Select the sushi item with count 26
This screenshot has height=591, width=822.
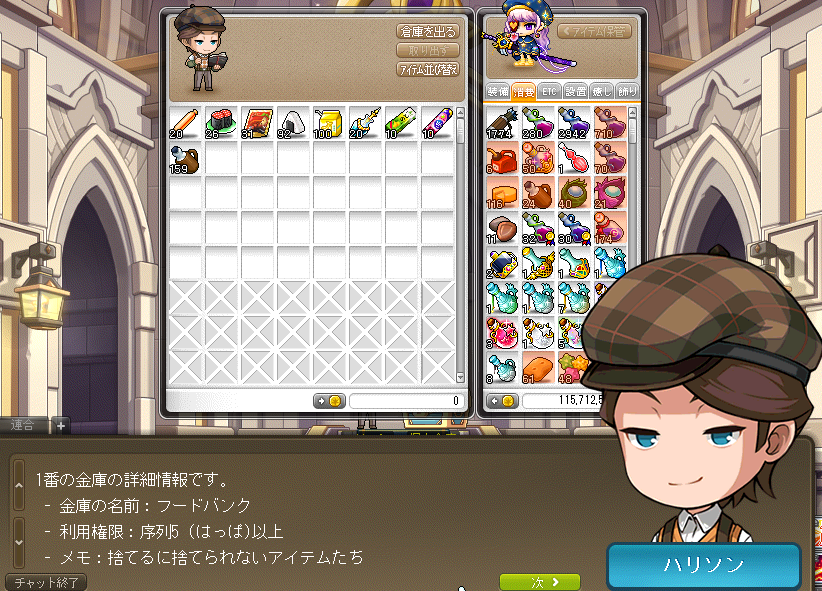point(221,123)
